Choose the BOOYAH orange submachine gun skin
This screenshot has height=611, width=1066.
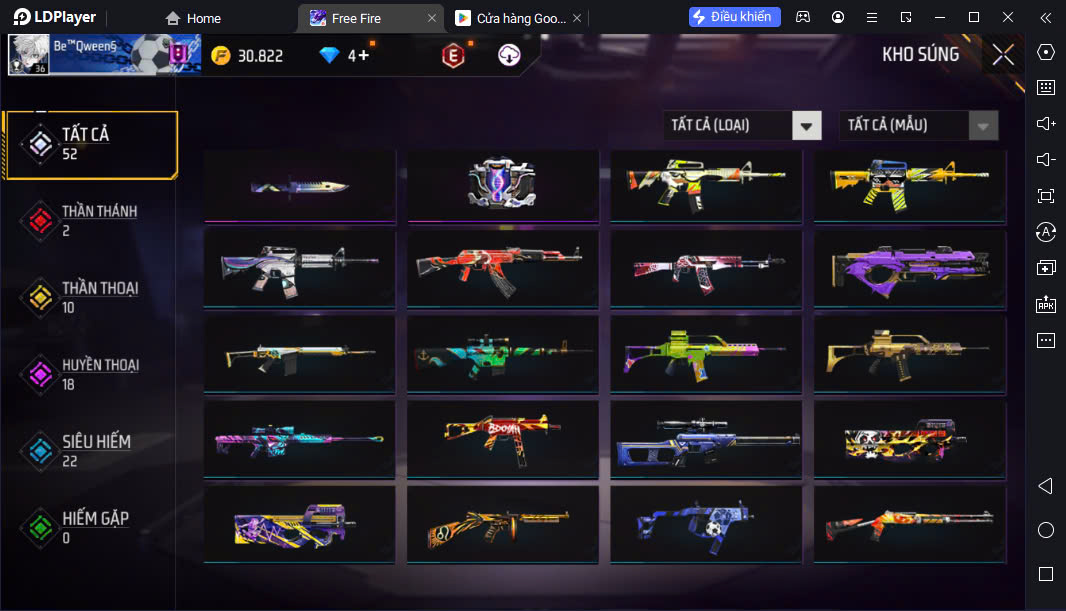tap(502, 437)
